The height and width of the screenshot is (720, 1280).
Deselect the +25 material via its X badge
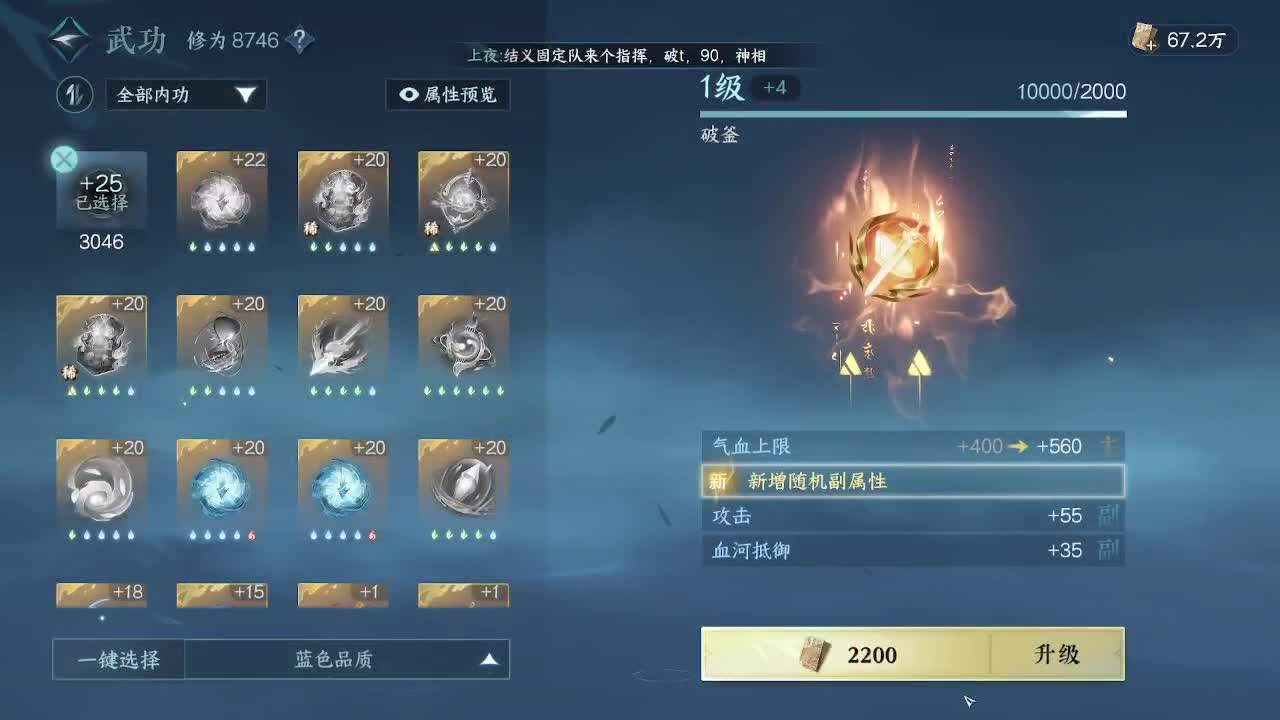coord(63,158)
